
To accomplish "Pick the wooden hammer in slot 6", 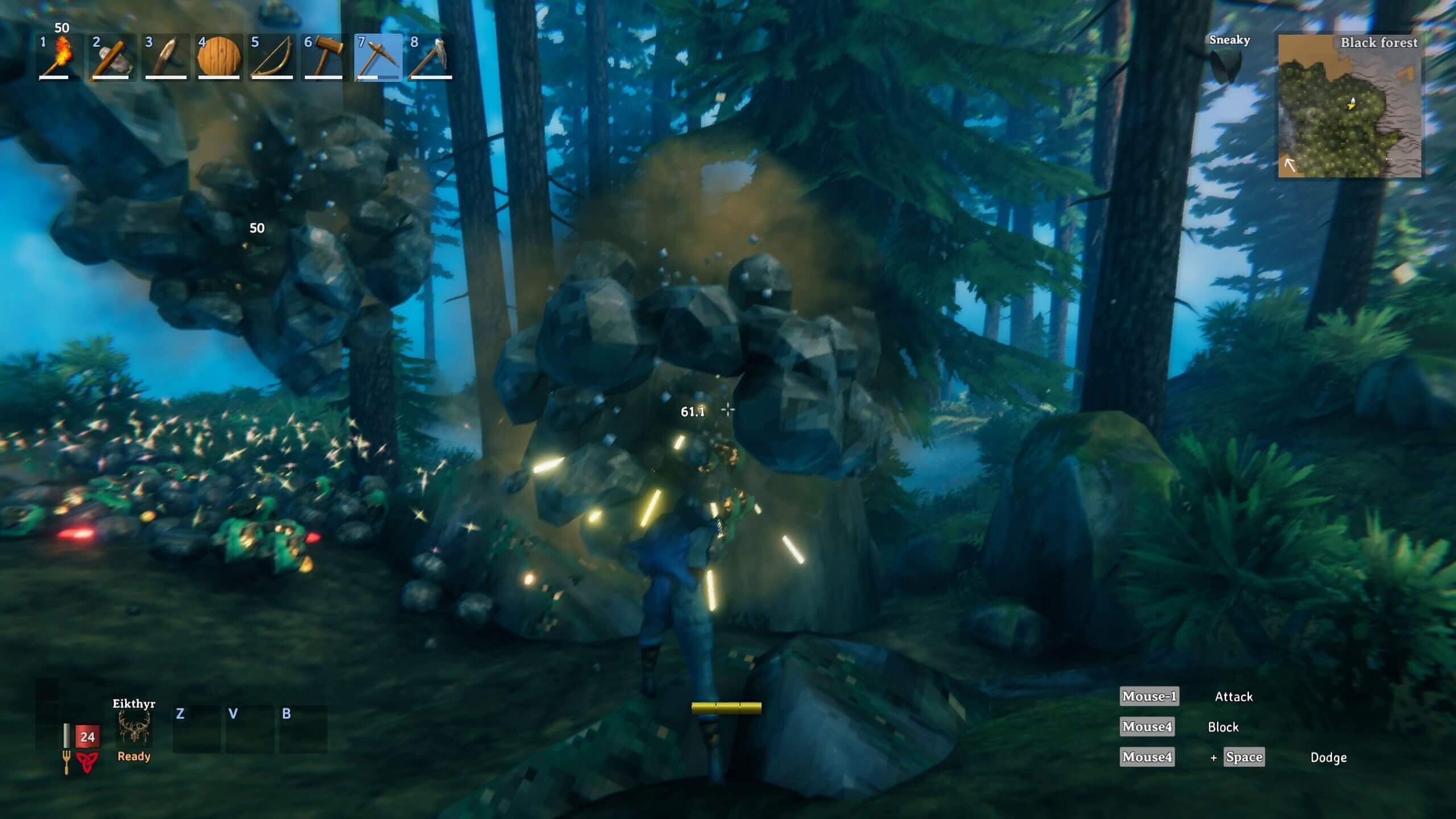I will (324, 57).
